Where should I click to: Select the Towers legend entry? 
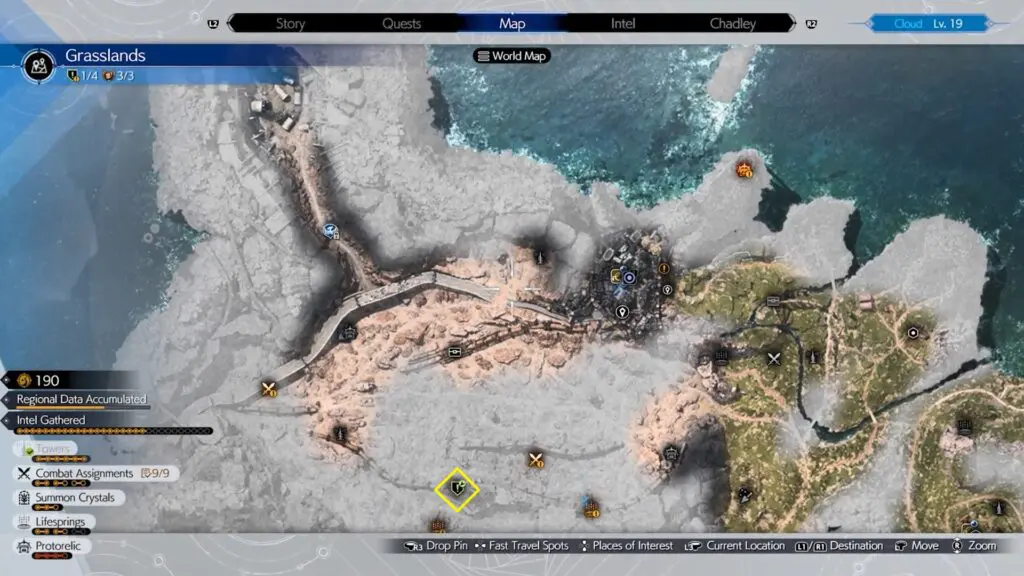tap(54, 449)
